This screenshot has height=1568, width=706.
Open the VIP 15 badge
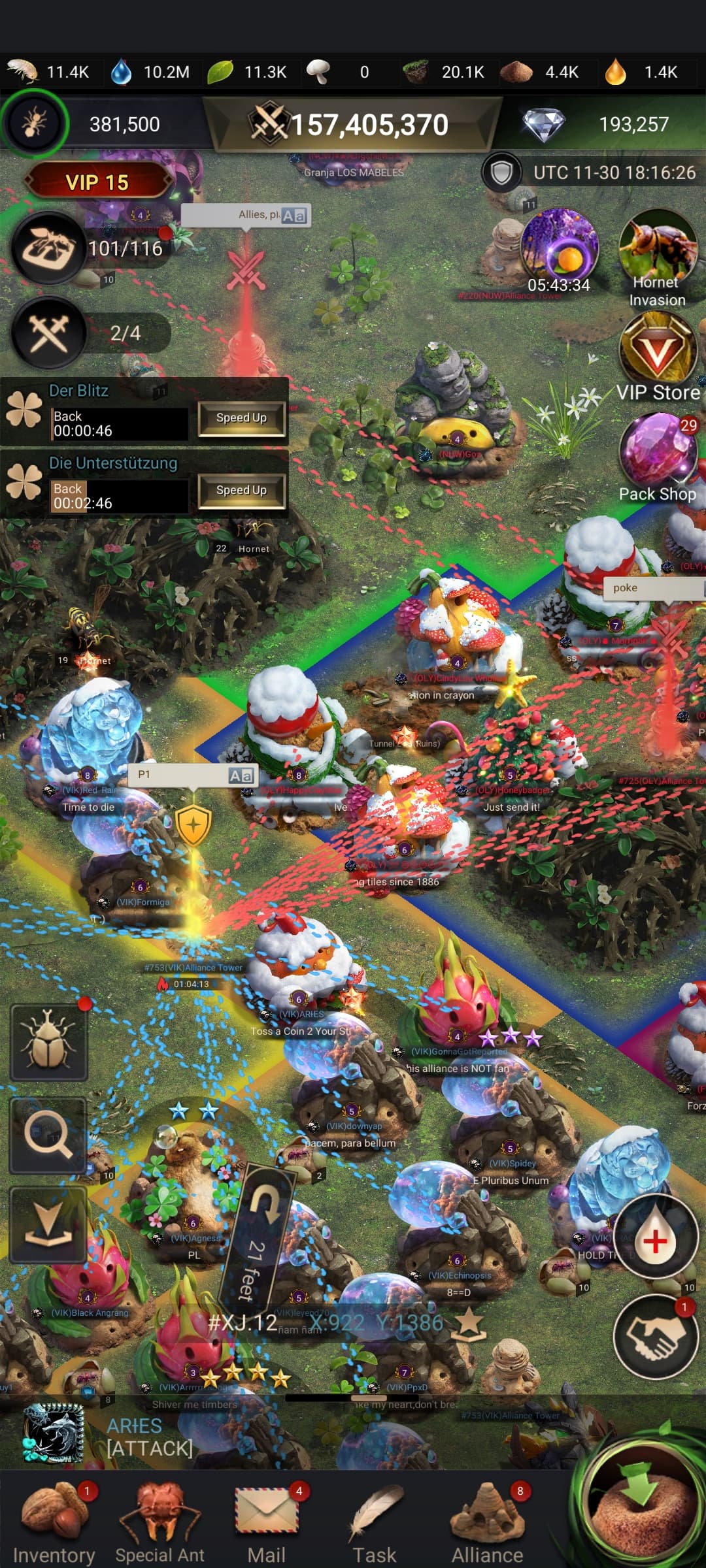click(x=97, y=182)
